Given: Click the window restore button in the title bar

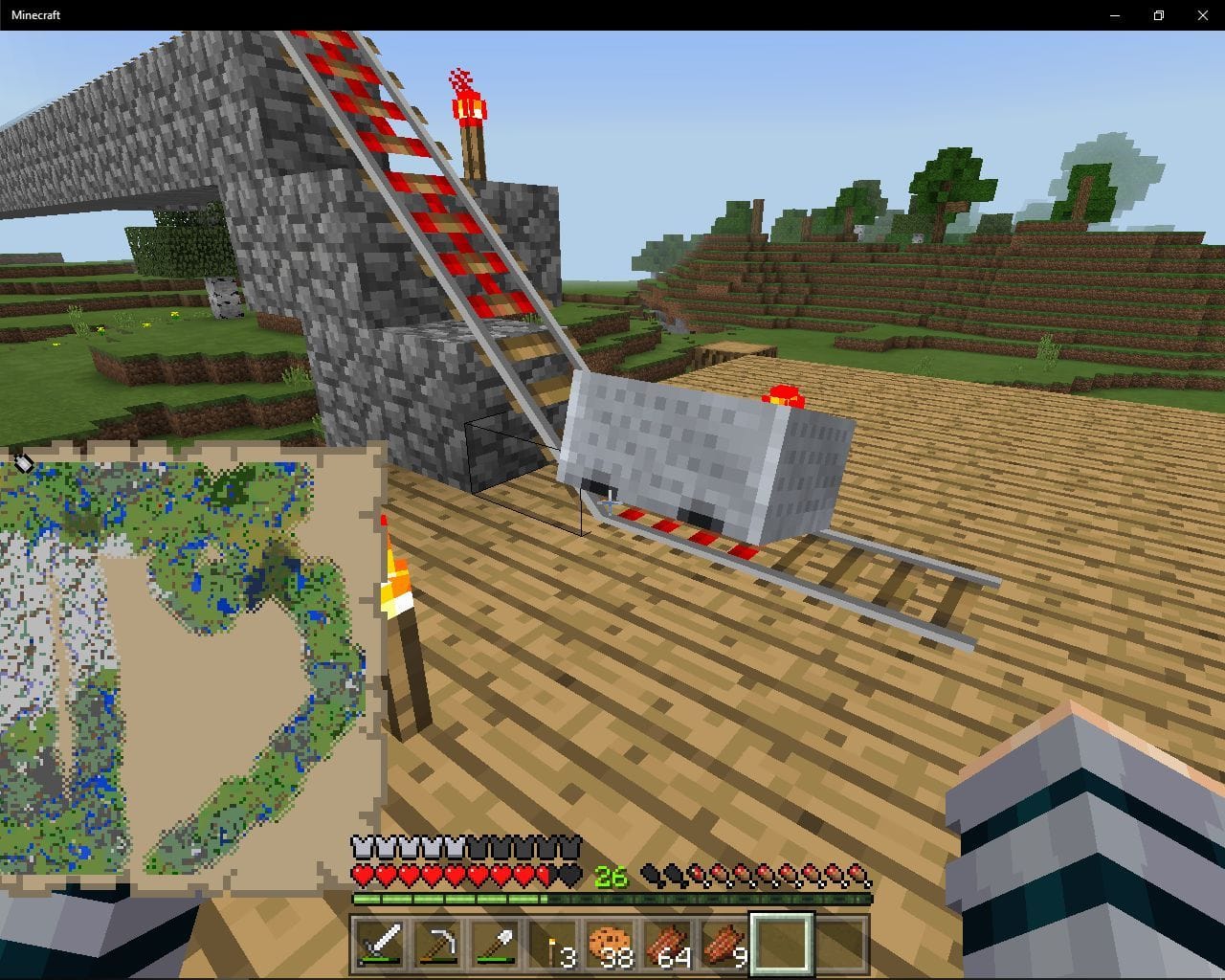Looking at the screenshot, I should pyautogui.click(x=1158, y=15).
